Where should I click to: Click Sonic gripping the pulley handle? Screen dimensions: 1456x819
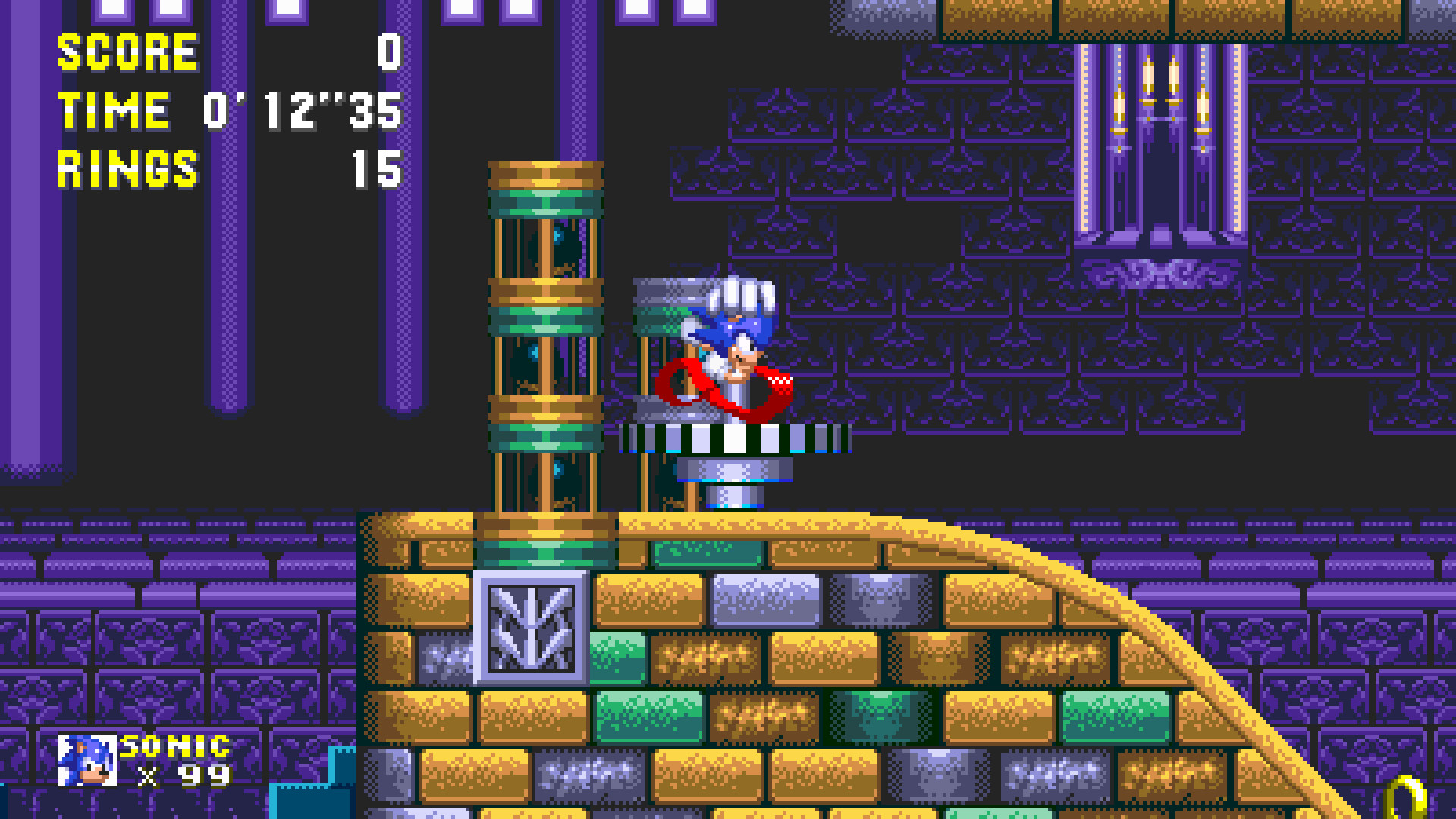click(x=732, y=334)
